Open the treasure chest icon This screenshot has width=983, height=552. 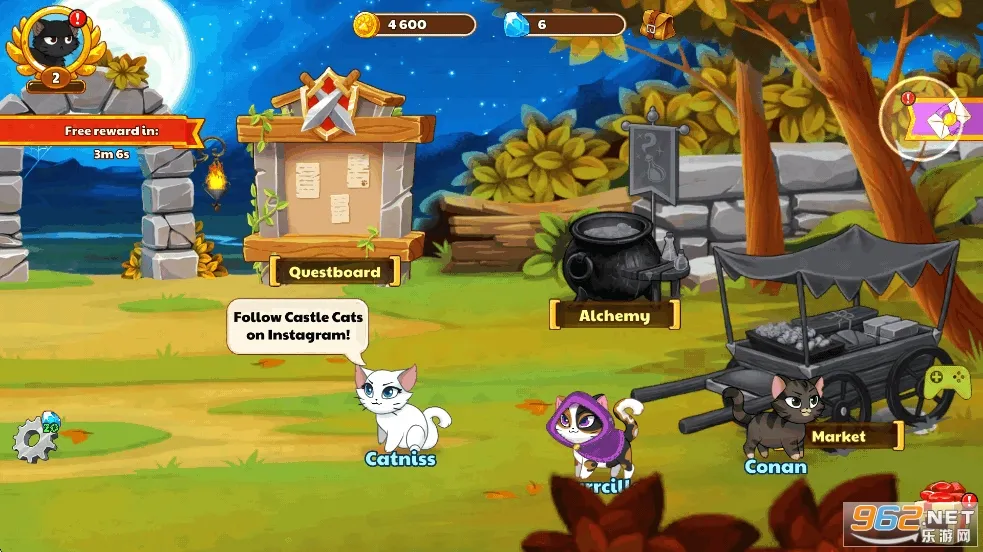(x=656, y=23)
